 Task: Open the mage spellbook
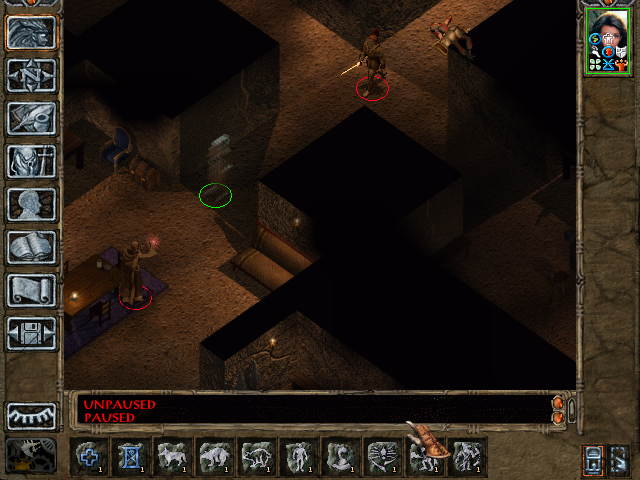tap(32, 247)
